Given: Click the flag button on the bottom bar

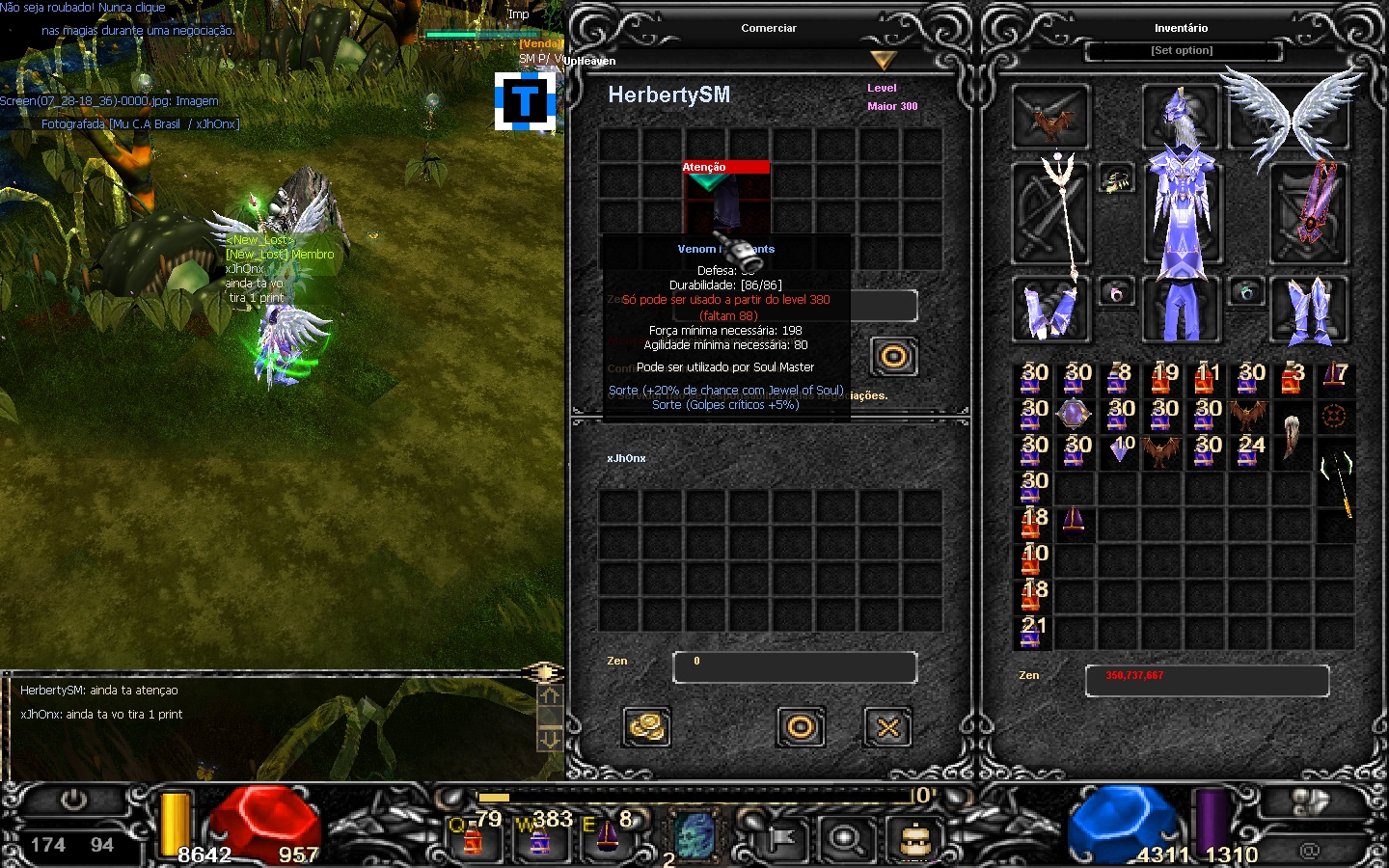Looking at the screenshot, I should click(x=779, y=839).
